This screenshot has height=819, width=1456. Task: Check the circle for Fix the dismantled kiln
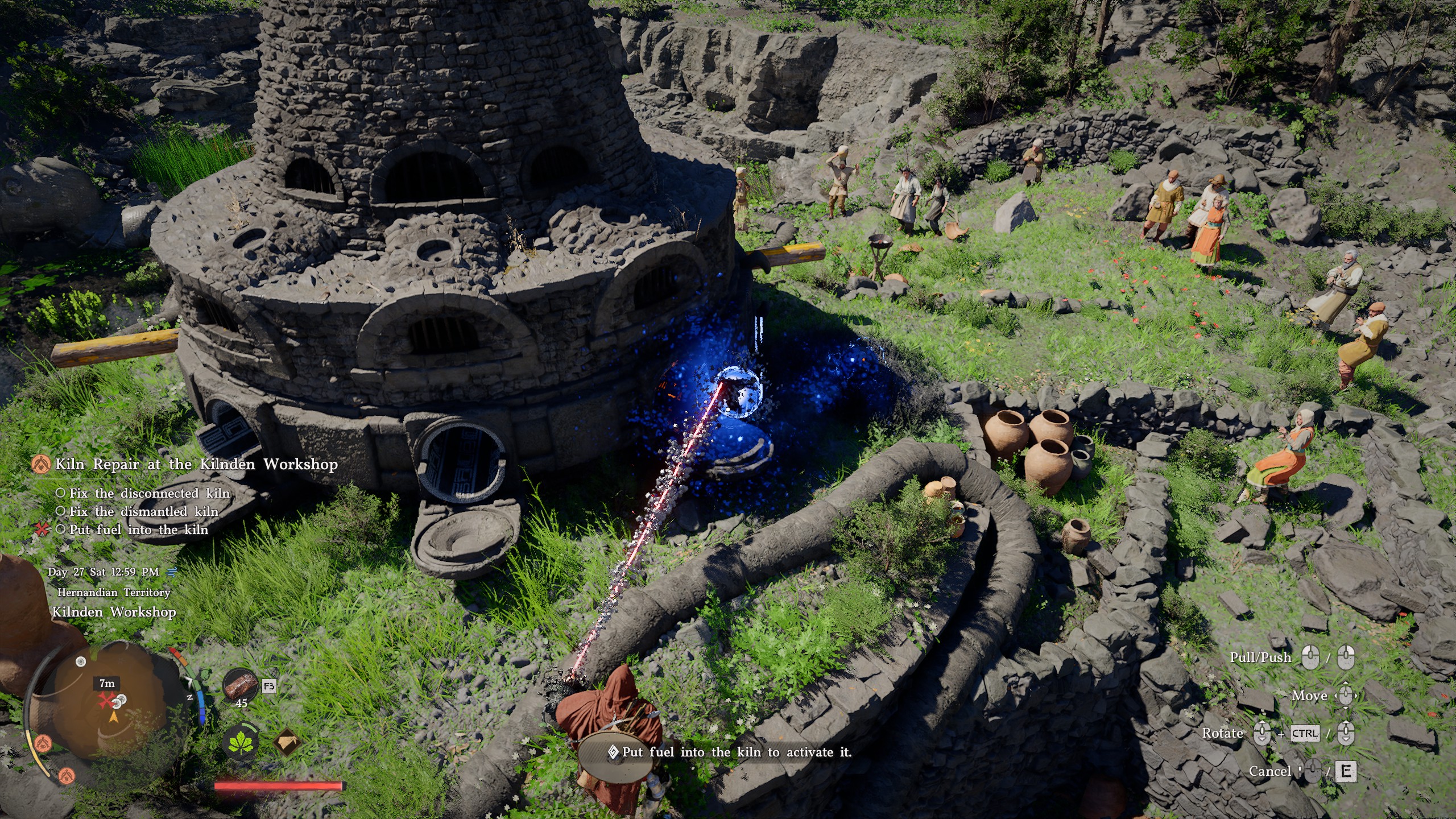point(60,512)
